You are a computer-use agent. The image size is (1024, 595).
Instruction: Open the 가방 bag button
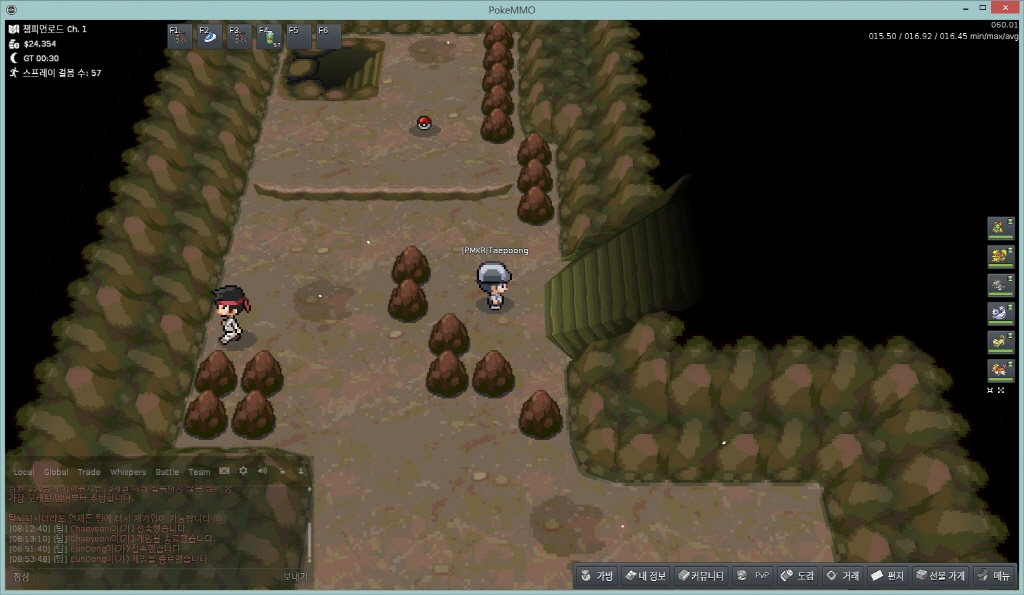(597, 576)
